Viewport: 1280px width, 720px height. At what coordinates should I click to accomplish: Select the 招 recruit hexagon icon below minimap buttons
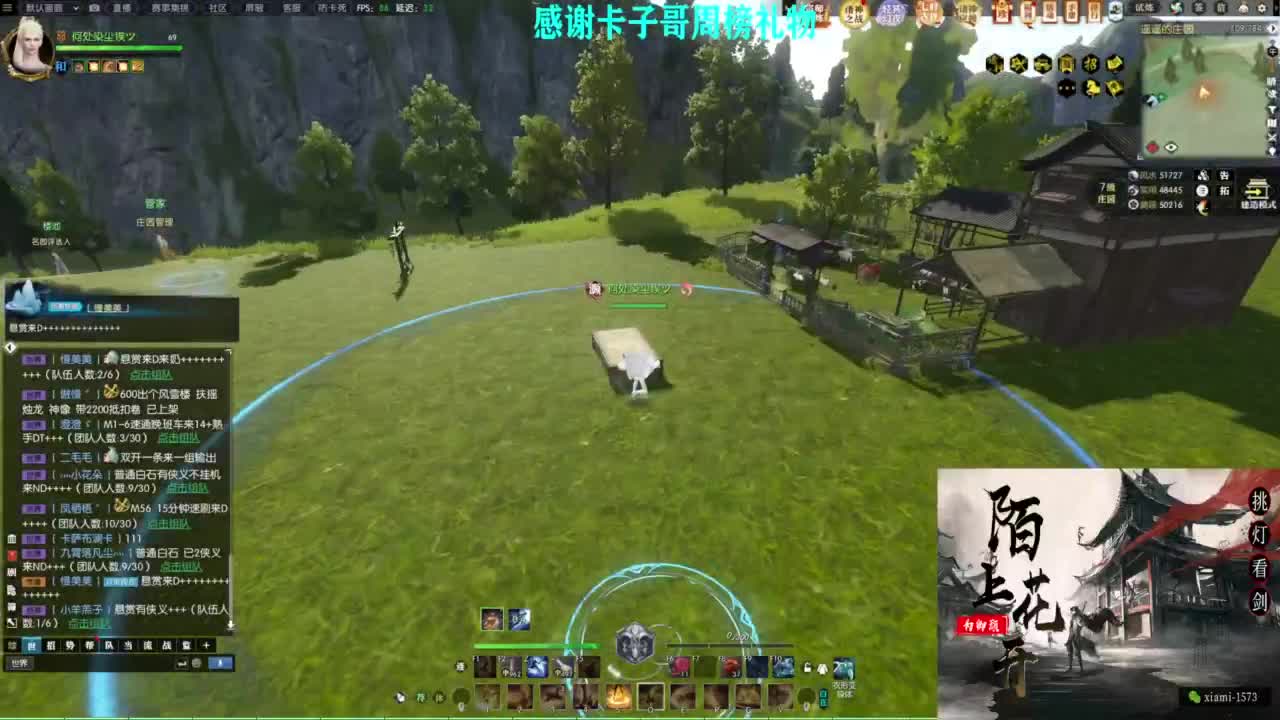tap(1092, 64)
